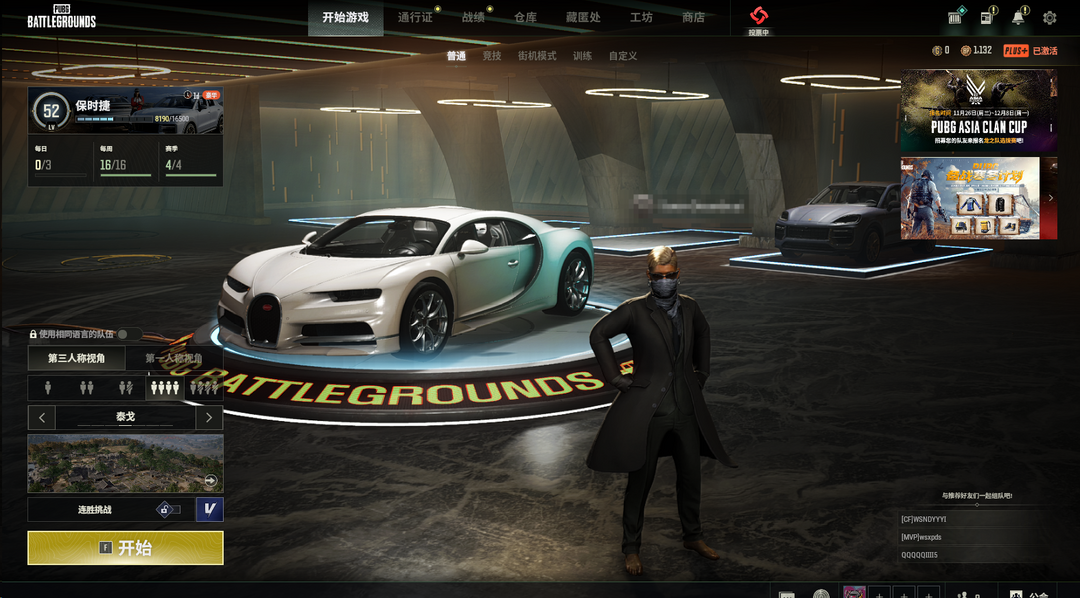Choose the single-player solo team size
This screenshot has height=598, width=1080.
click(47, 387)
